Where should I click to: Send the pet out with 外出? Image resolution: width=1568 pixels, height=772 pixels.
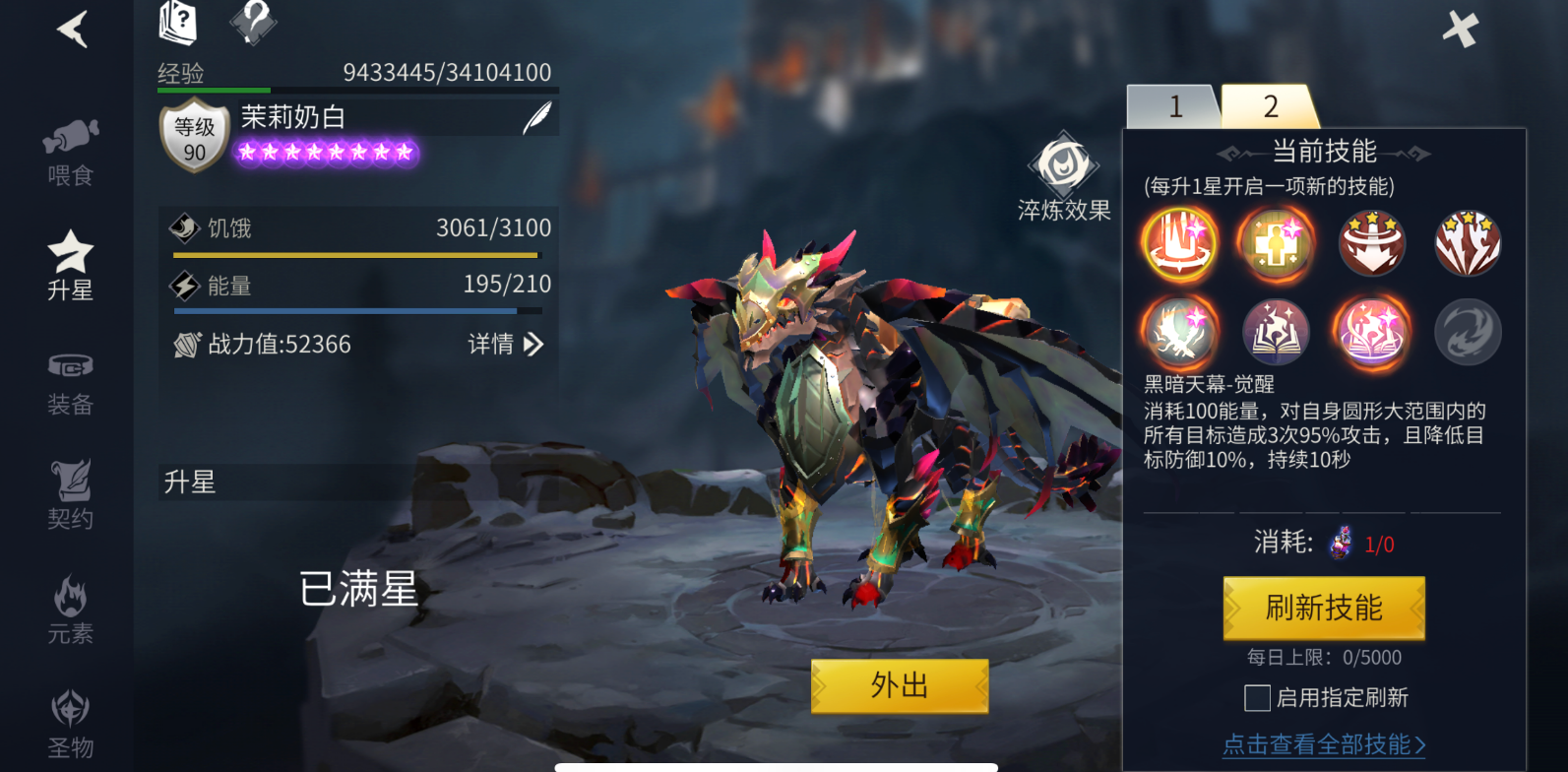pos(899,685)
